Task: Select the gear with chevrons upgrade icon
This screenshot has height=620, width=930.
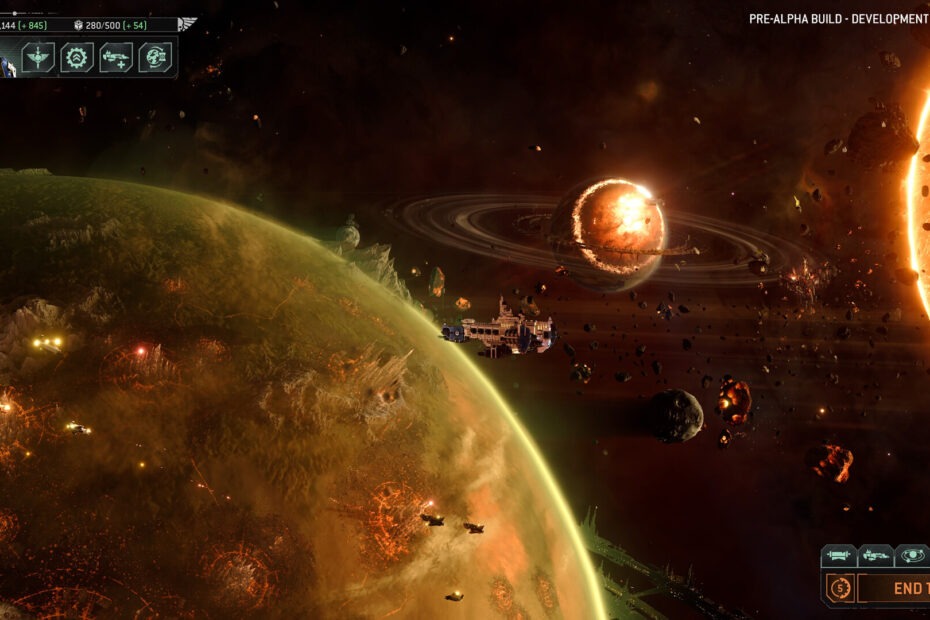Action: point(77,57)
